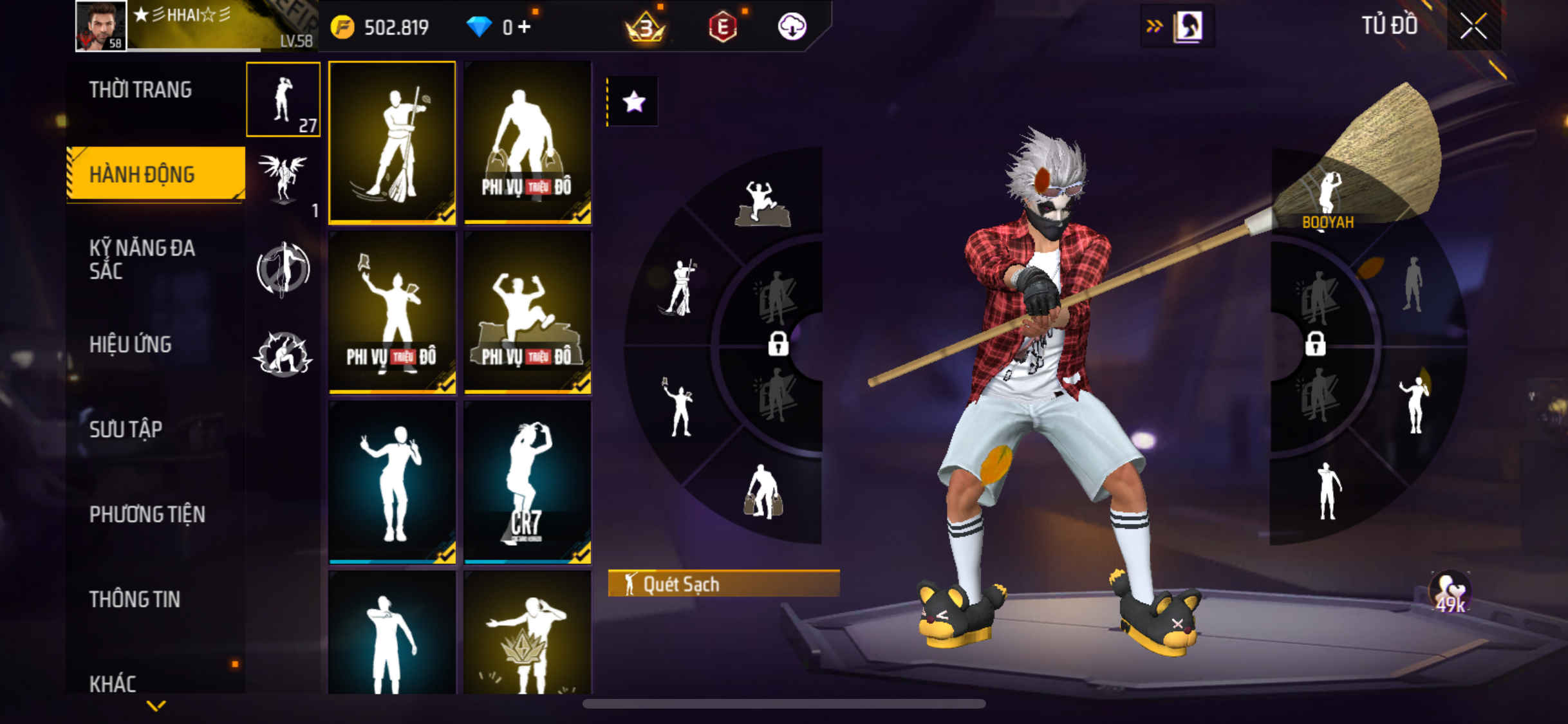Open the player profile avatar

[100, 26]
